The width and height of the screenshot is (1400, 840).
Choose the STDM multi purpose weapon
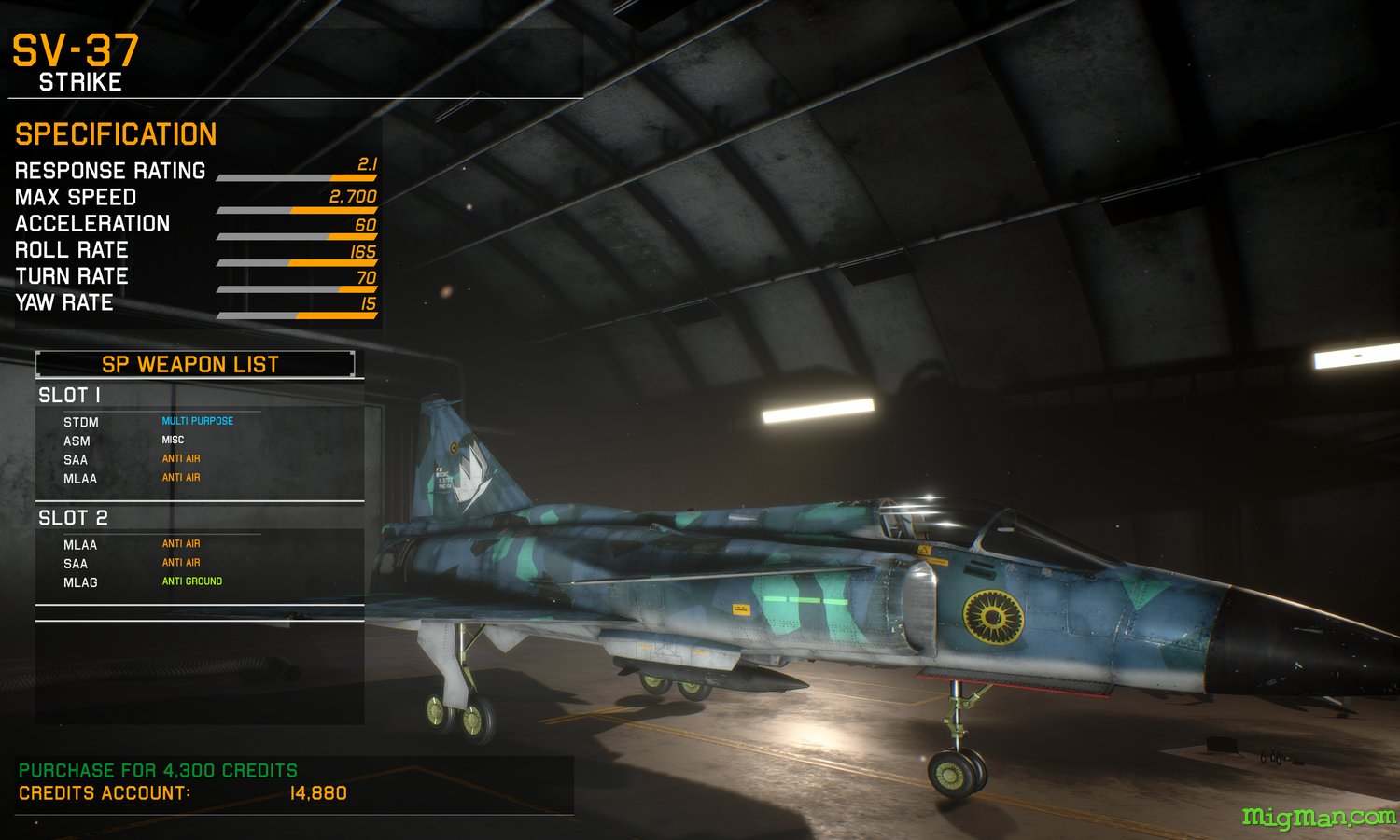click(x=81, y=422)
